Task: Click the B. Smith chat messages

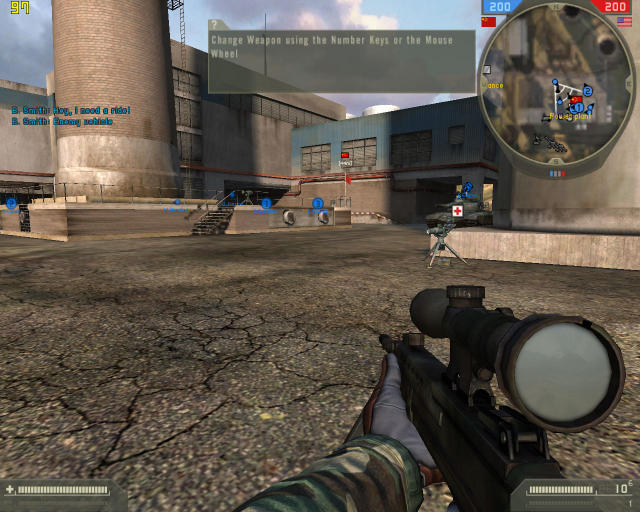Action: (x=62, y=115)
